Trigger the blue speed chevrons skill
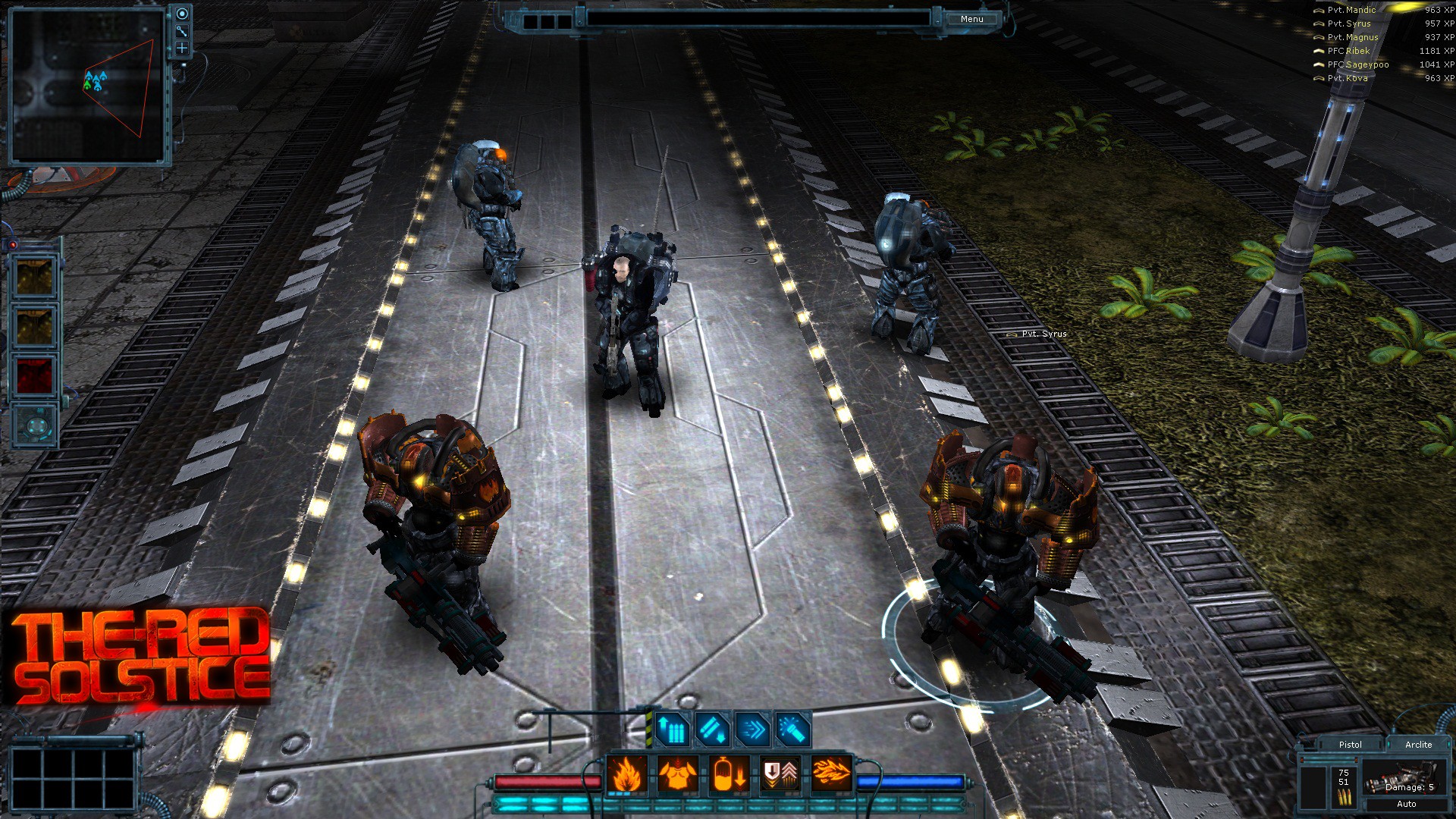 pyautogui.click(x=753, y=730)
